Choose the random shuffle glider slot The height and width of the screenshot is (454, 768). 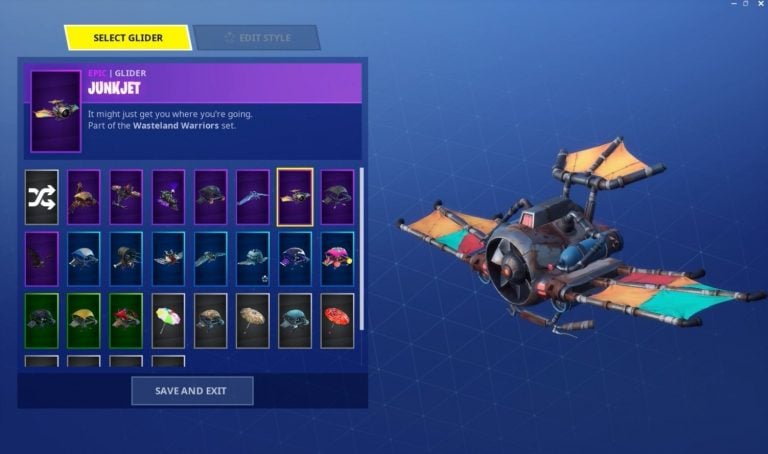coord(42,197)
